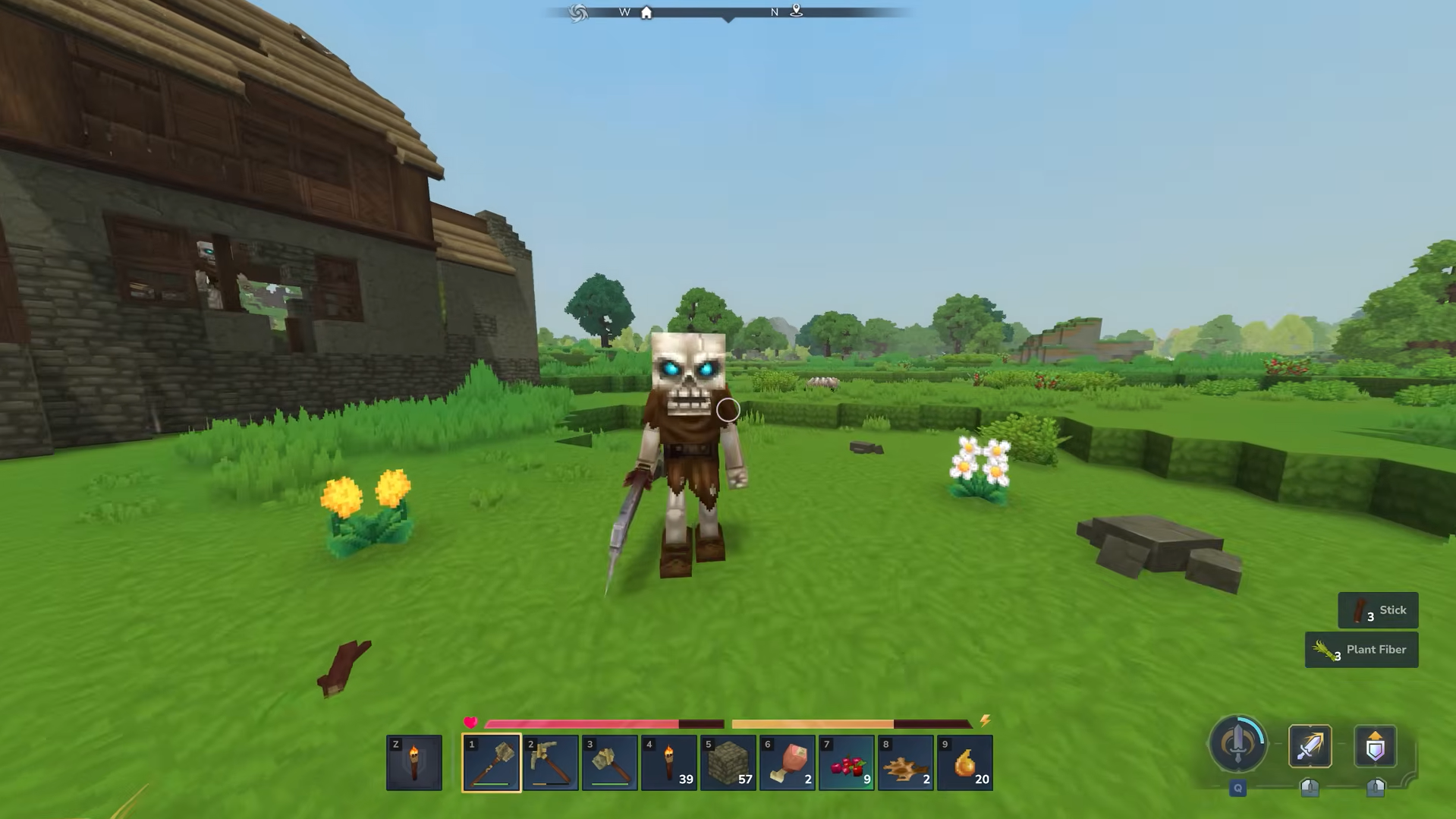
Task: Select the pickaxe in hotbar slot 2
Action: click(x=549, y=762)
